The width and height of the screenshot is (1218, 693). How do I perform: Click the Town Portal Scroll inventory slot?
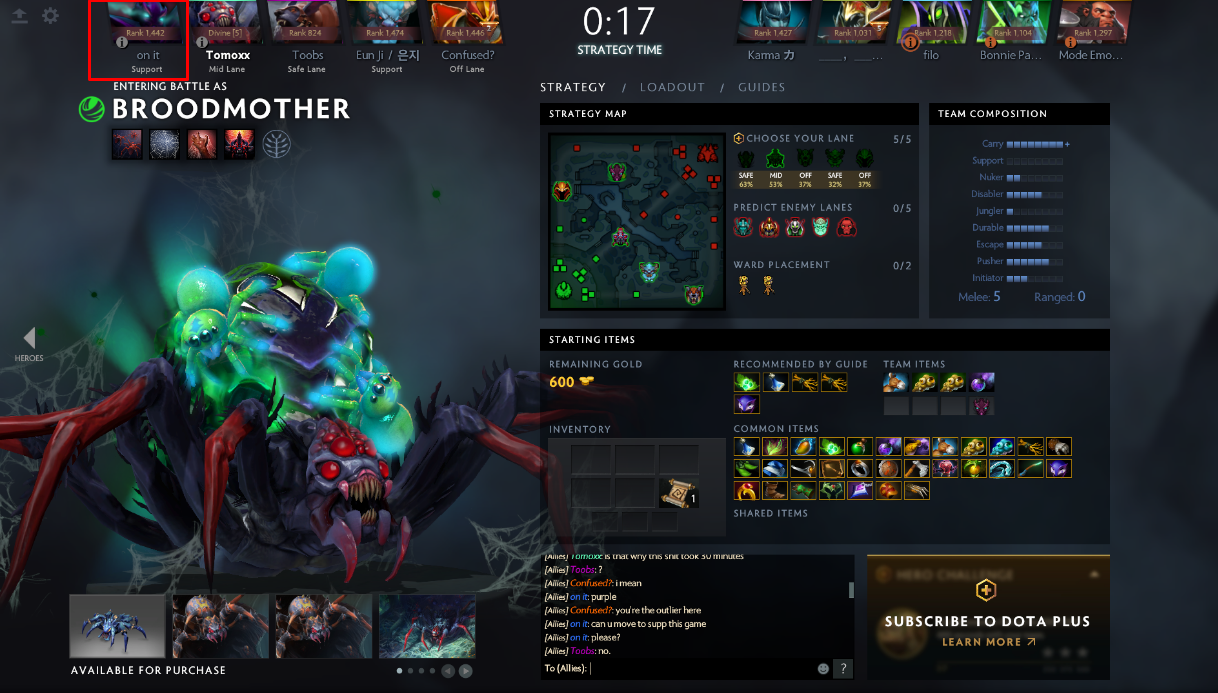[x=678, y=493]
